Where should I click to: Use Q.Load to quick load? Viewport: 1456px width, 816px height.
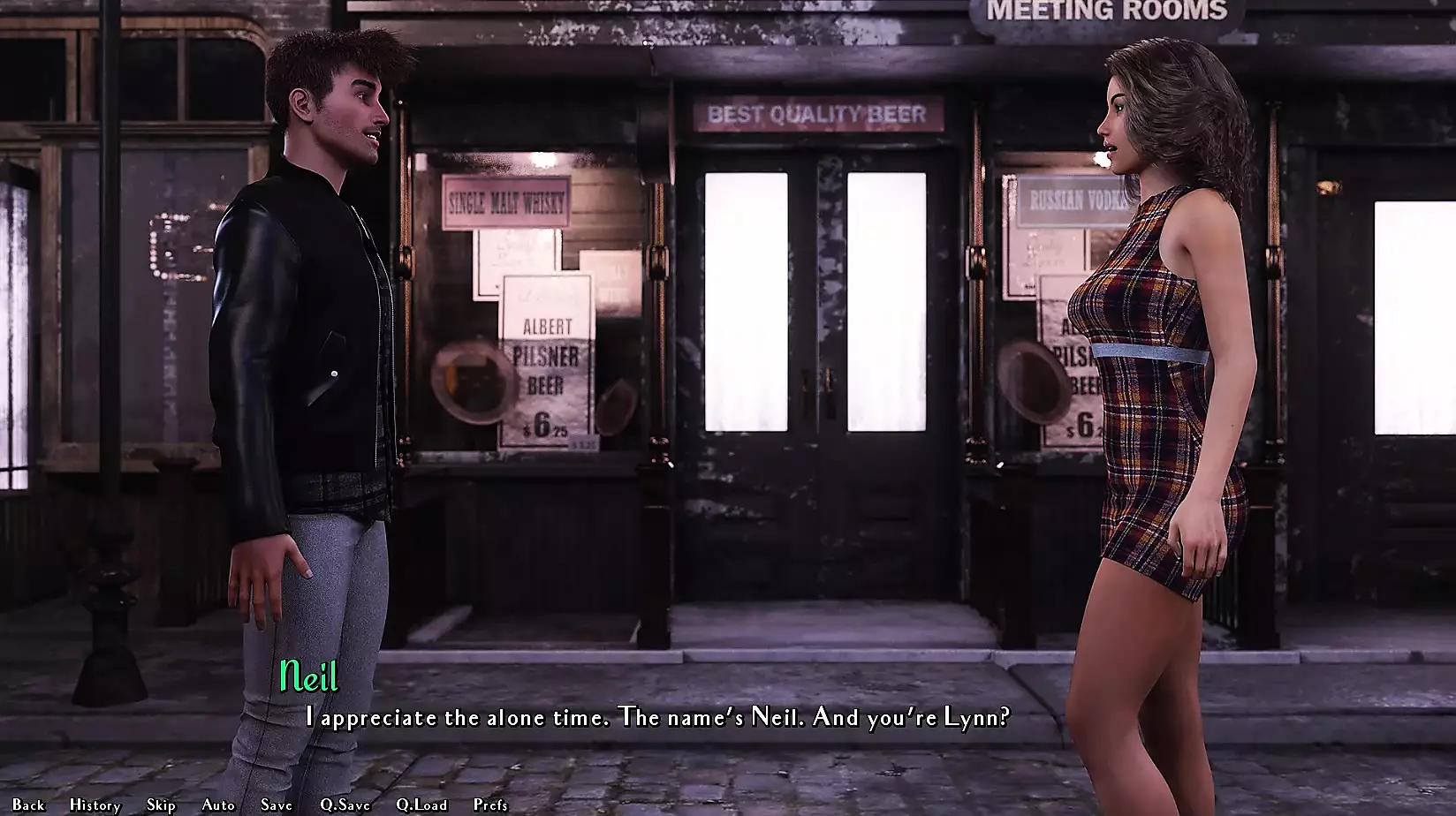click(421, 805)
